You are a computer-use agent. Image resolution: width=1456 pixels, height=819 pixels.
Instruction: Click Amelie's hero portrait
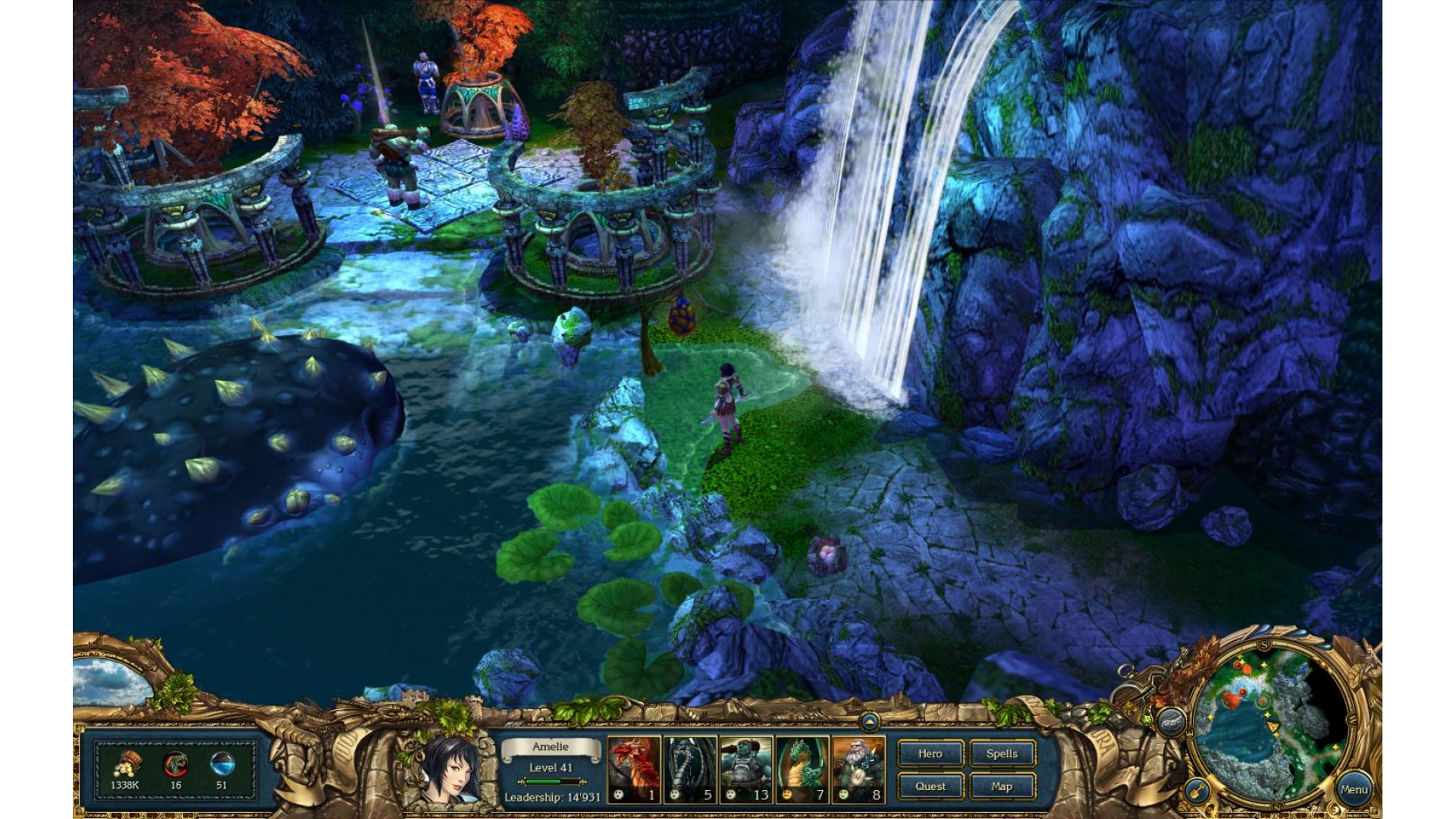pos(448,770)
